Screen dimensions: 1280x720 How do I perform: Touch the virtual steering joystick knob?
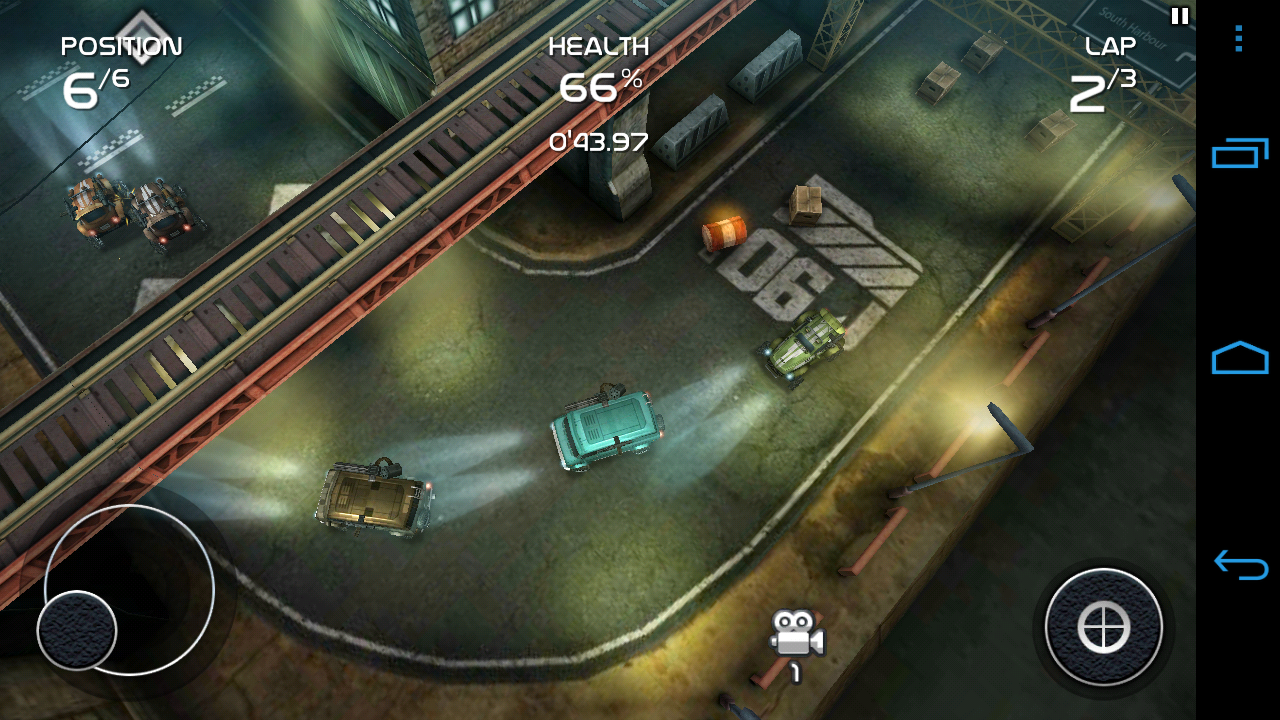[77, 630]
